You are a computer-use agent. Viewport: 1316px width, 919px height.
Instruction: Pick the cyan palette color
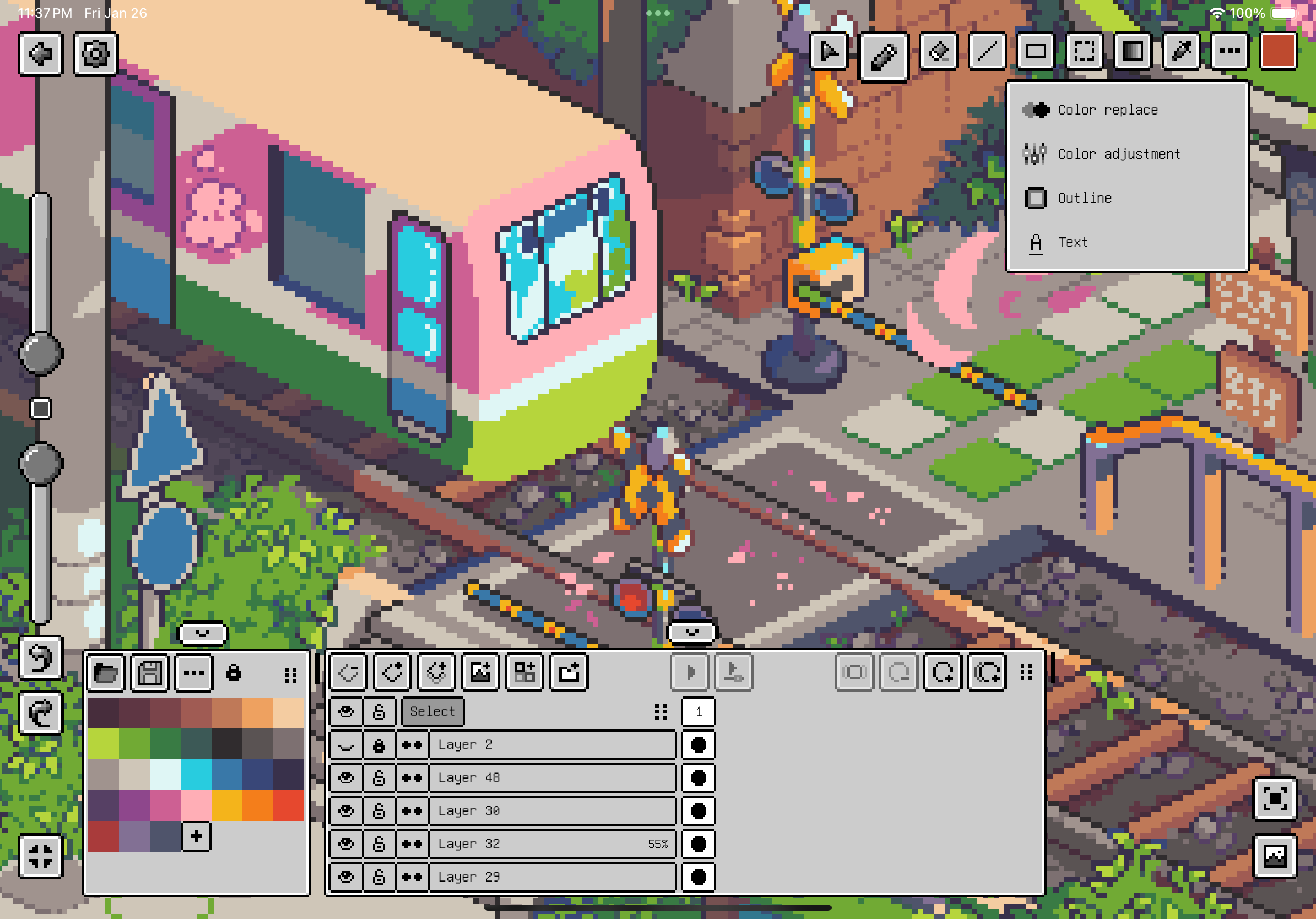[196, 775]
